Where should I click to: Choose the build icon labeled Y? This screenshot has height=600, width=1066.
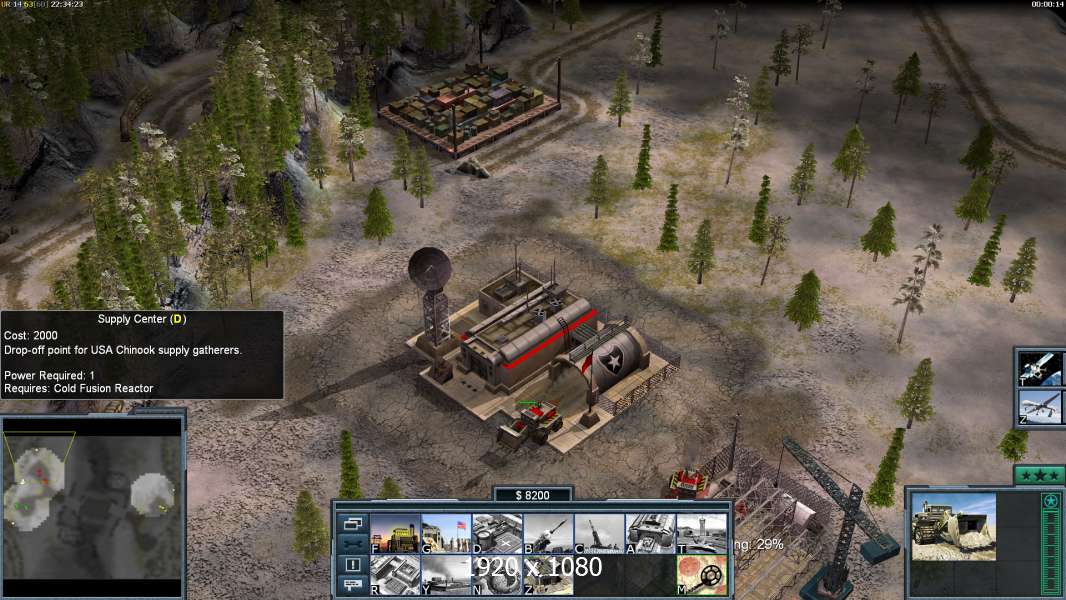[x=445, y=575]
